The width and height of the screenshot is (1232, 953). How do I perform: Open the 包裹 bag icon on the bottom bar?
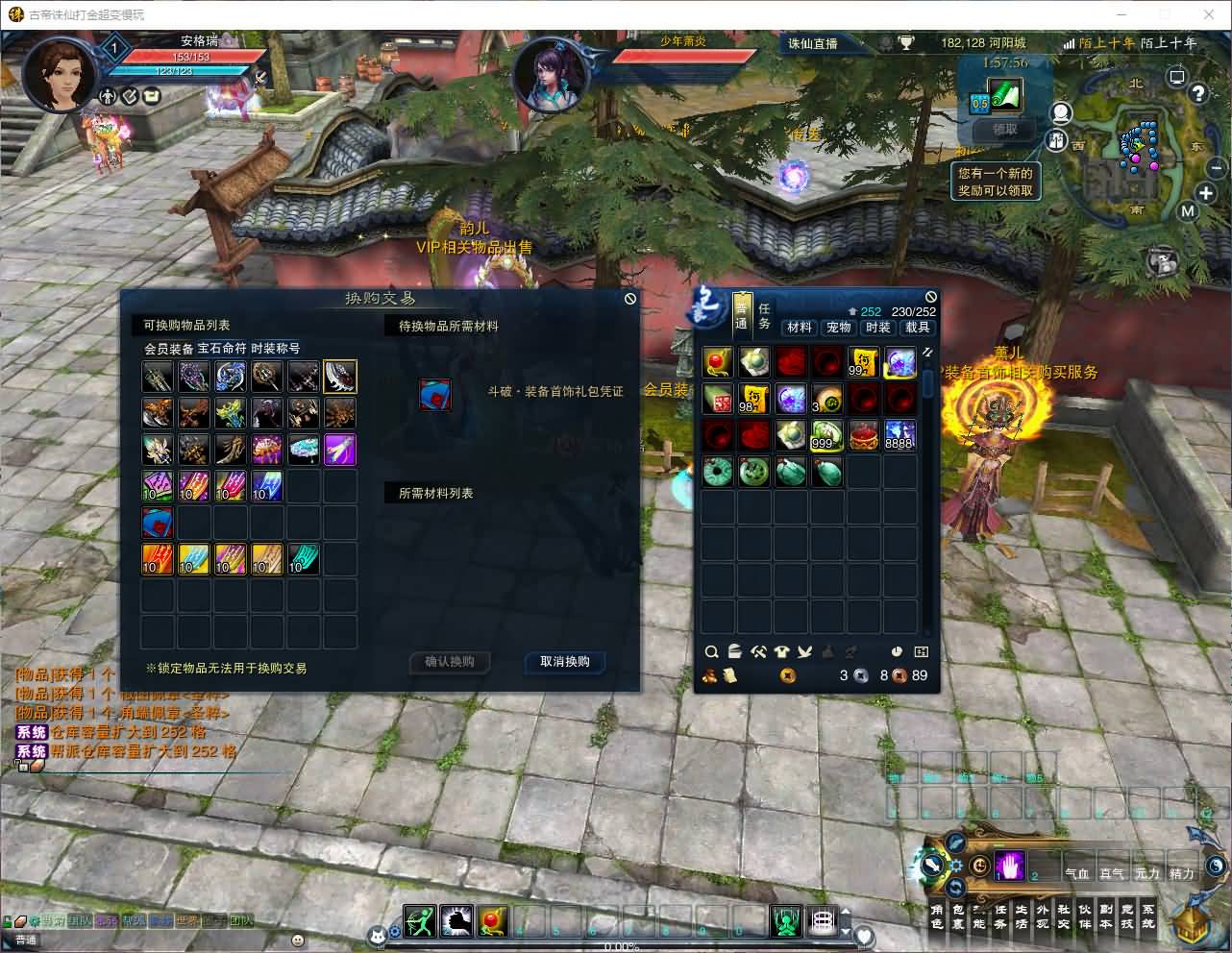(957, 916)
